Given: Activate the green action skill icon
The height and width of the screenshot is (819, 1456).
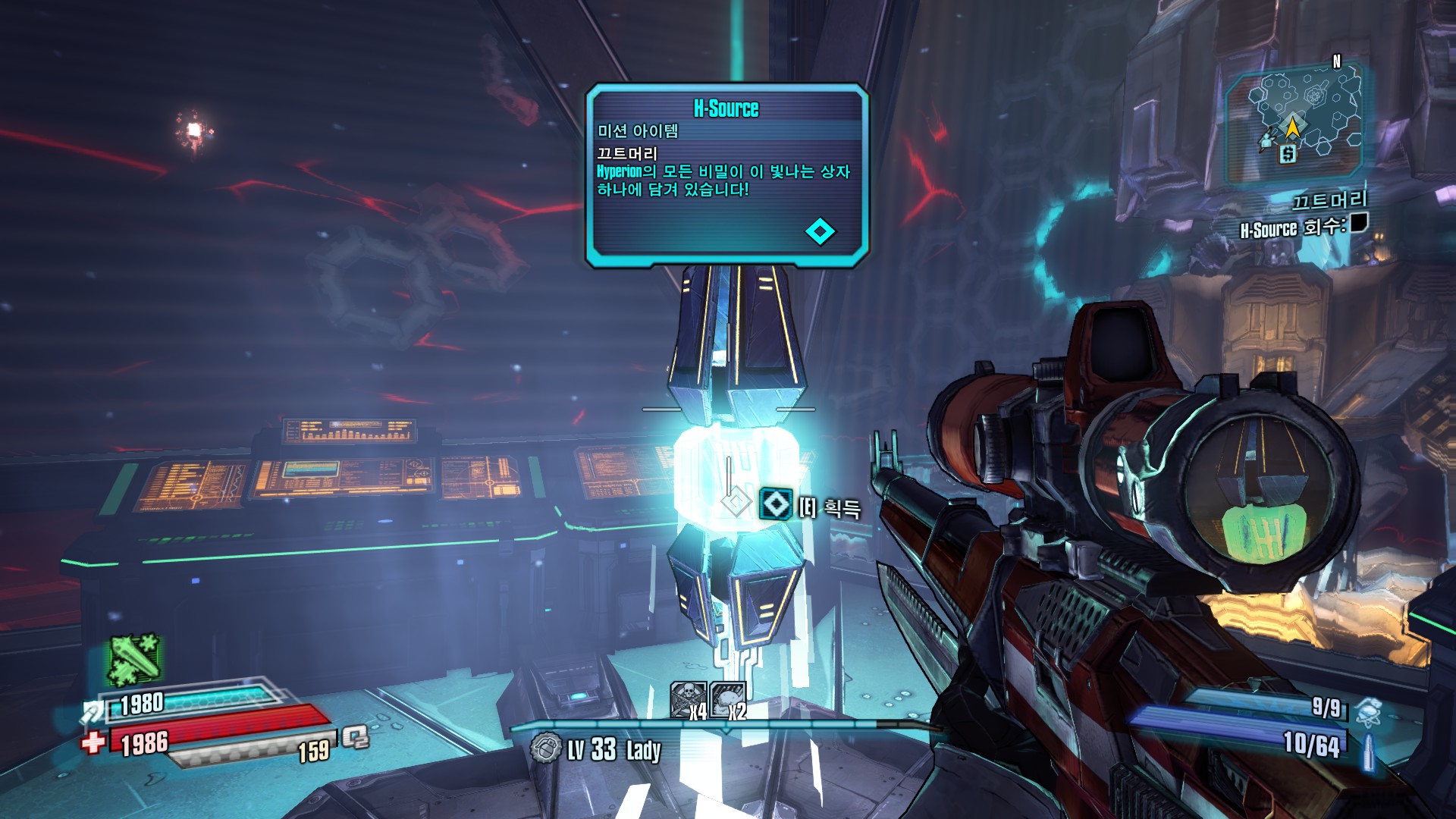Looking at the screenshot, I should pos(135,658).
